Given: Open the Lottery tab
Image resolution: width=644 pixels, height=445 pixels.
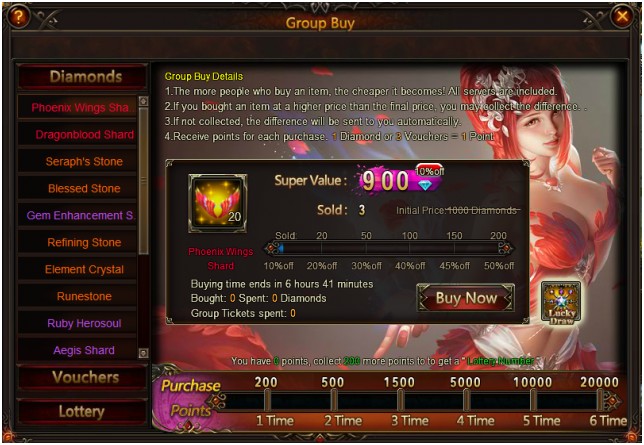Looking at the screenshot, I should [82, 411].
